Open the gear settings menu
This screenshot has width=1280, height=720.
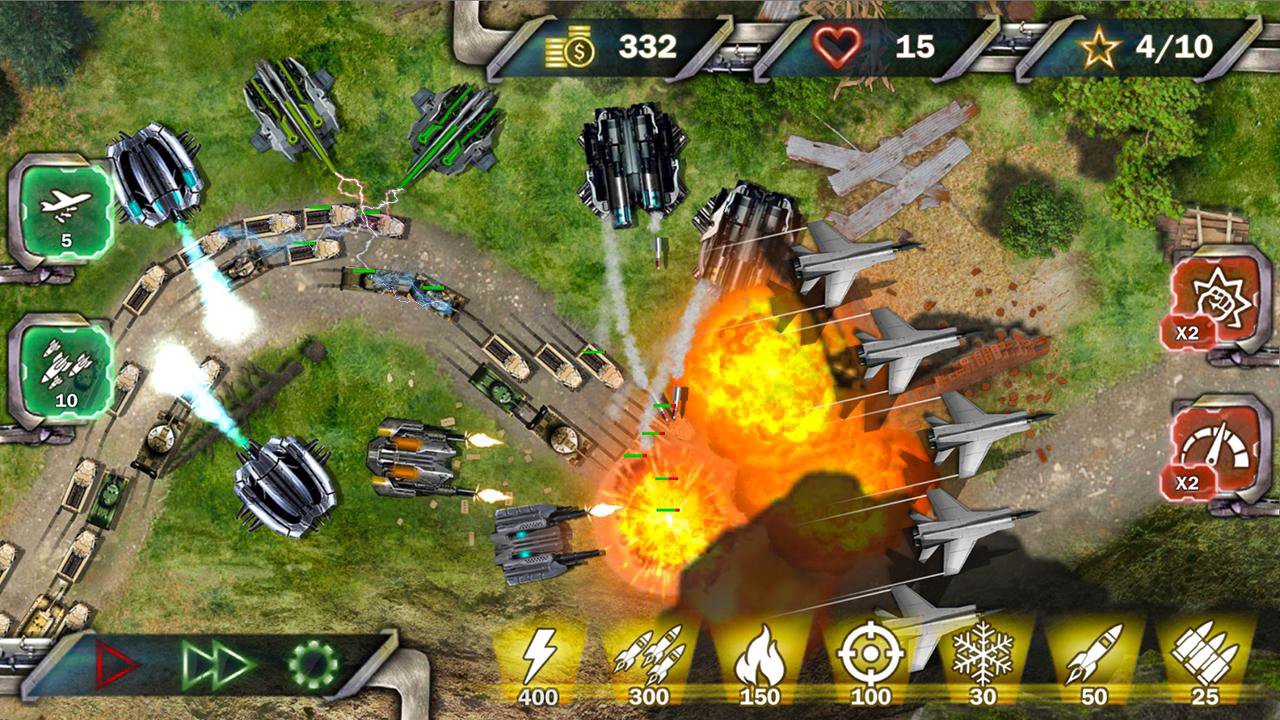pyautogui.click(x=313, y=663)
